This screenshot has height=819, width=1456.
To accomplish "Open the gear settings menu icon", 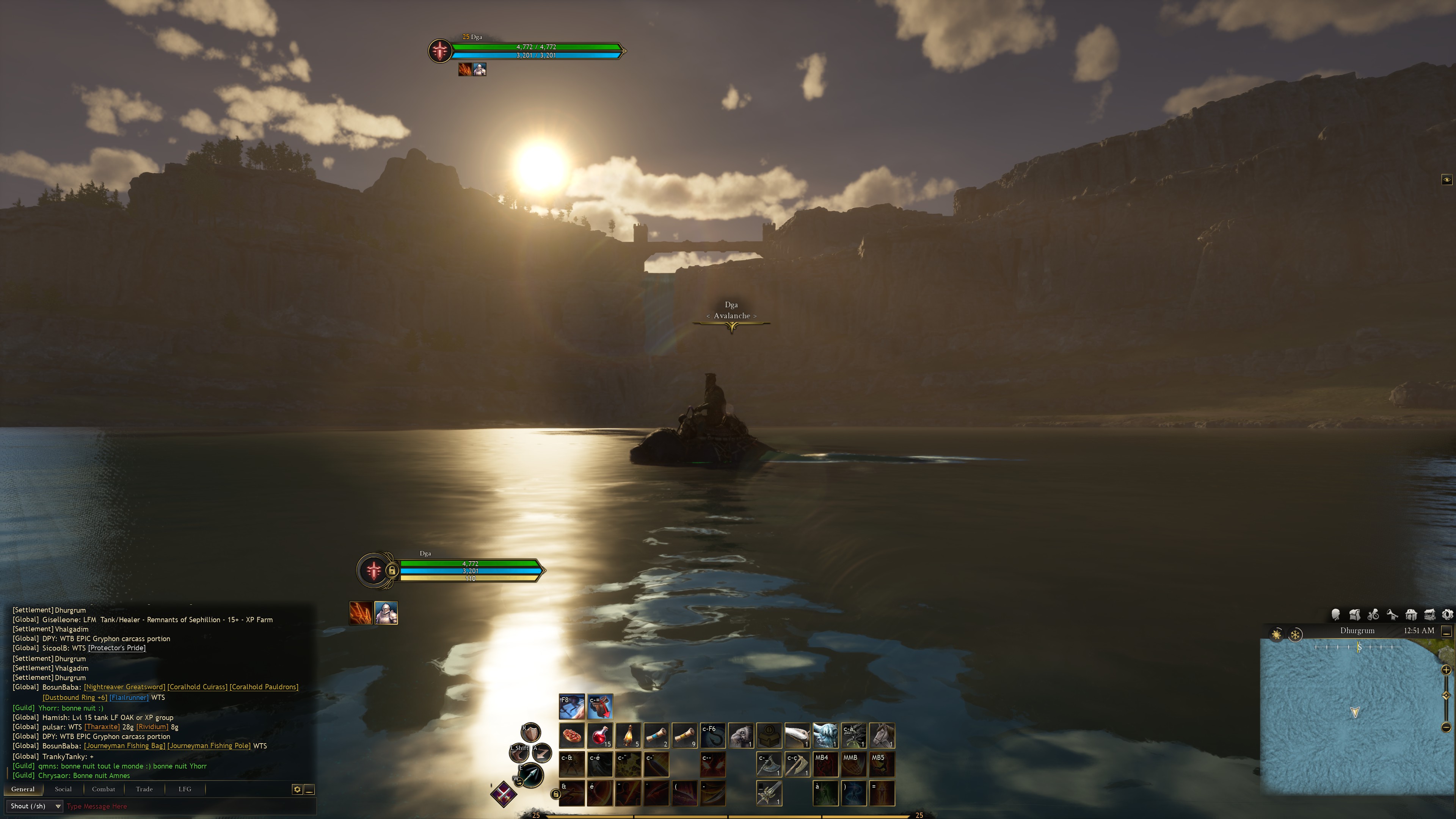I will [1448, 614].
